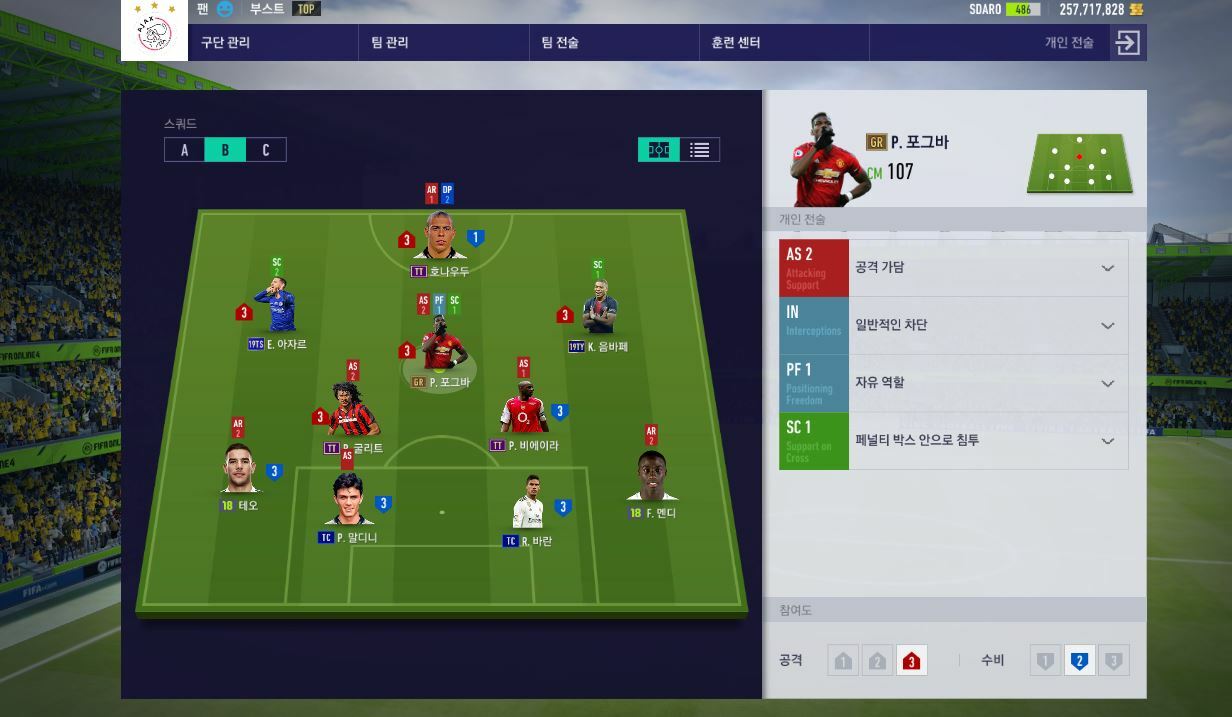Image resolution: width=1232 pixels, height=717 pixels.
Task: Open the 훈련 센터 menu
Action: point(736,42)
